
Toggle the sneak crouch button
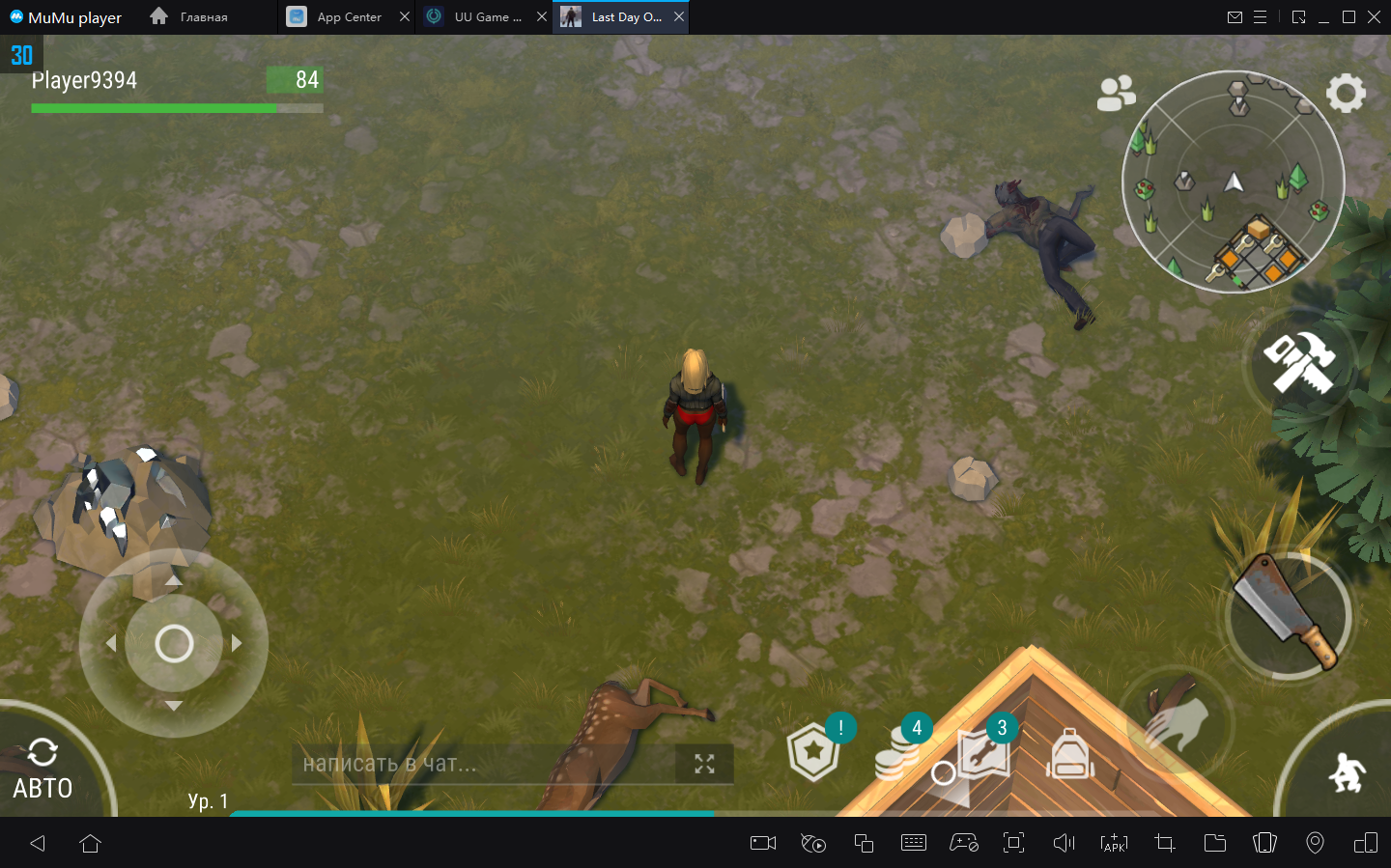coord(1346,772)
